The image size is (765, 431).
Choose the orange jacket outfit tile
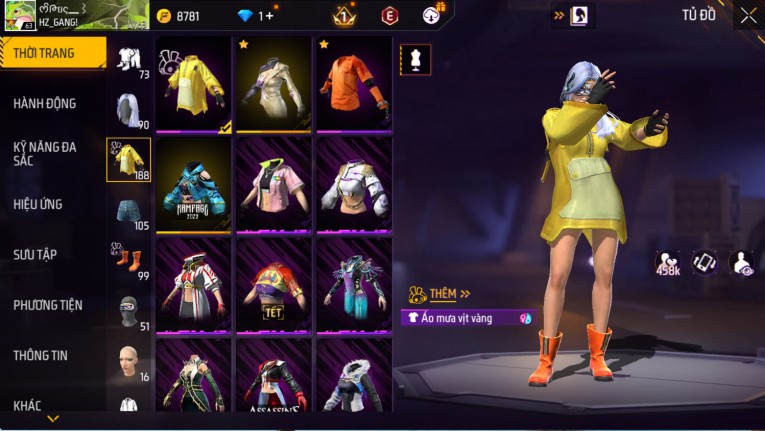tap(354, 85)
